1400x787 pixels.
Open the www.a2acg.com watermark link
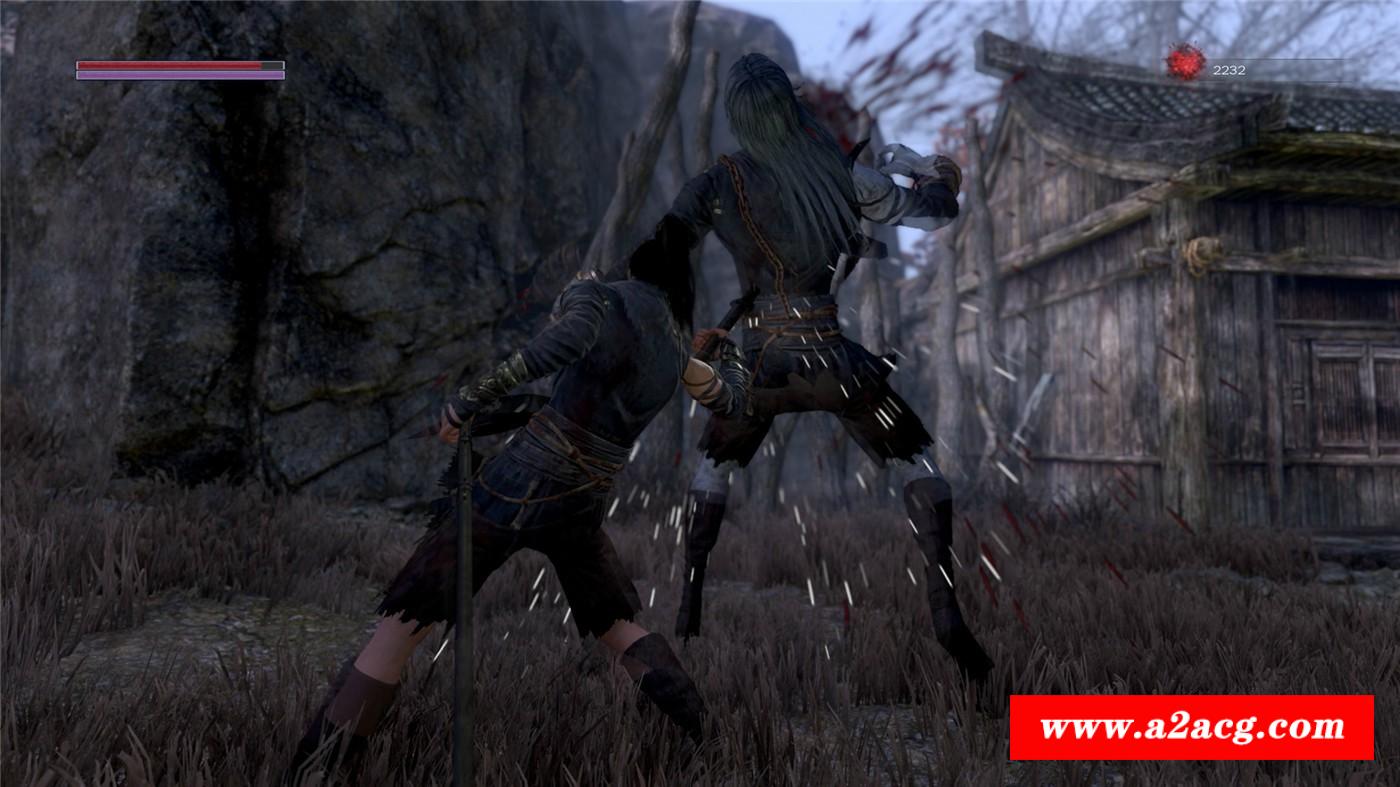[x=1191, y=727]
